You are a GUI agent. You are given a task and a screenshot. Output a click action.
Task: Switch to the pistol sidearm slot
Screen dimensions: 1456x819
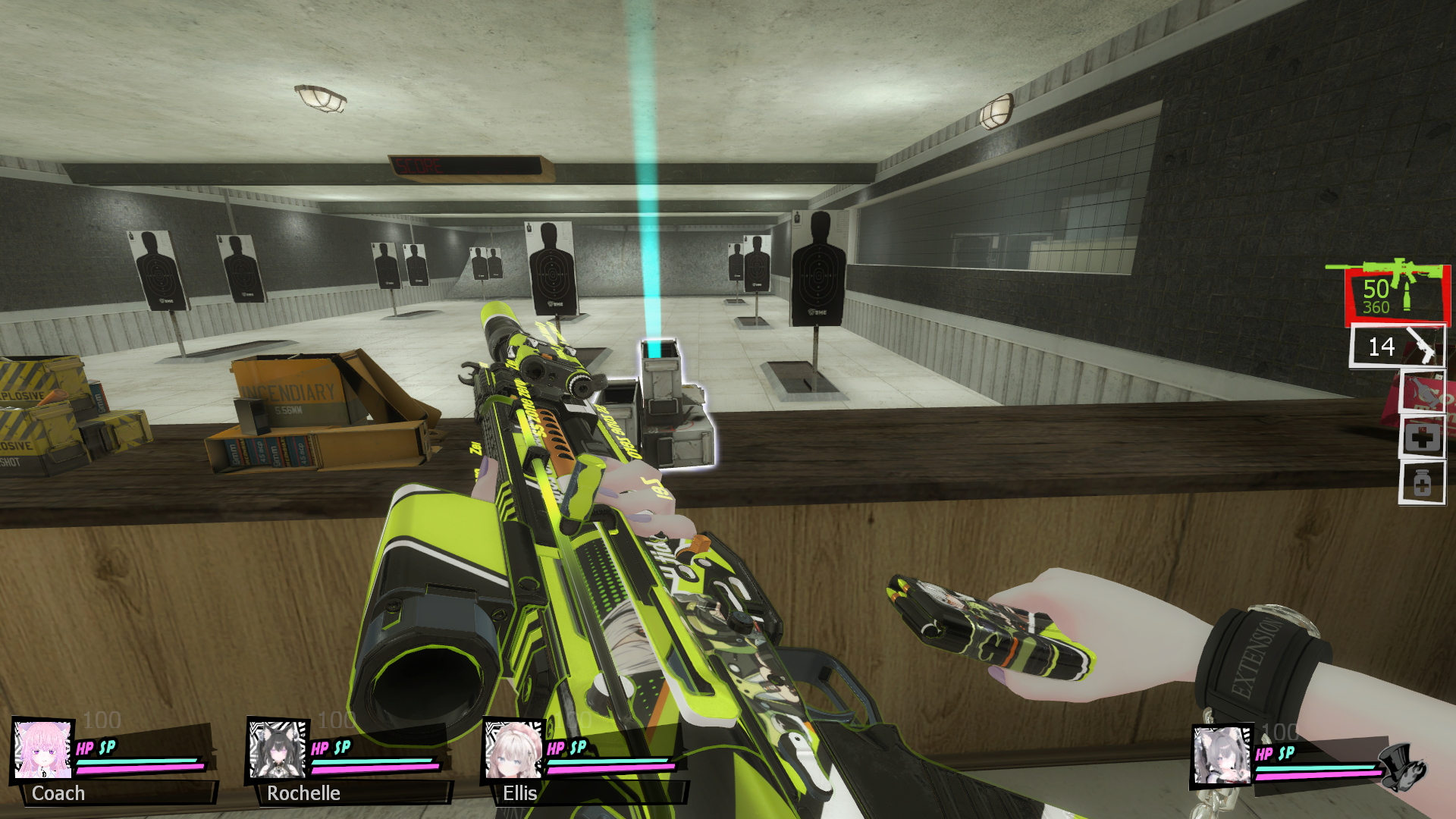pos(1398,347)
